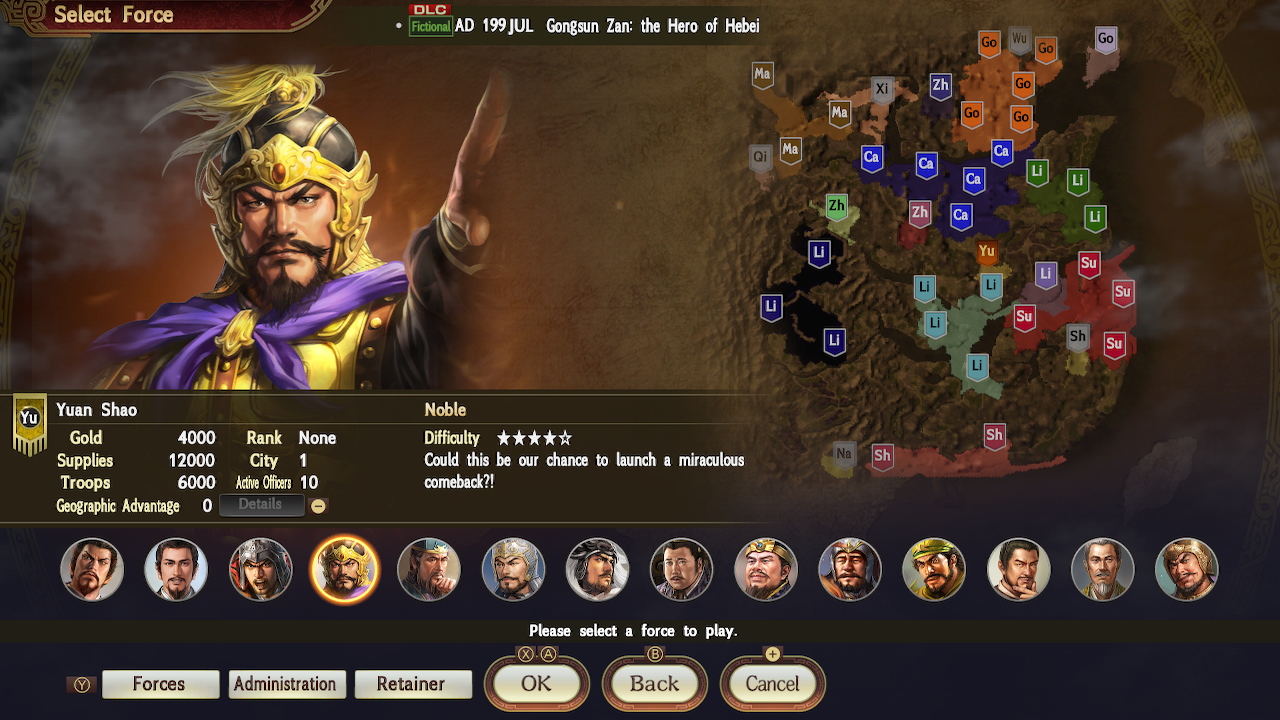The image size is (1280, 720).
Task: Click the Xi banner in the map's northwest
Action: click(882, 87)
